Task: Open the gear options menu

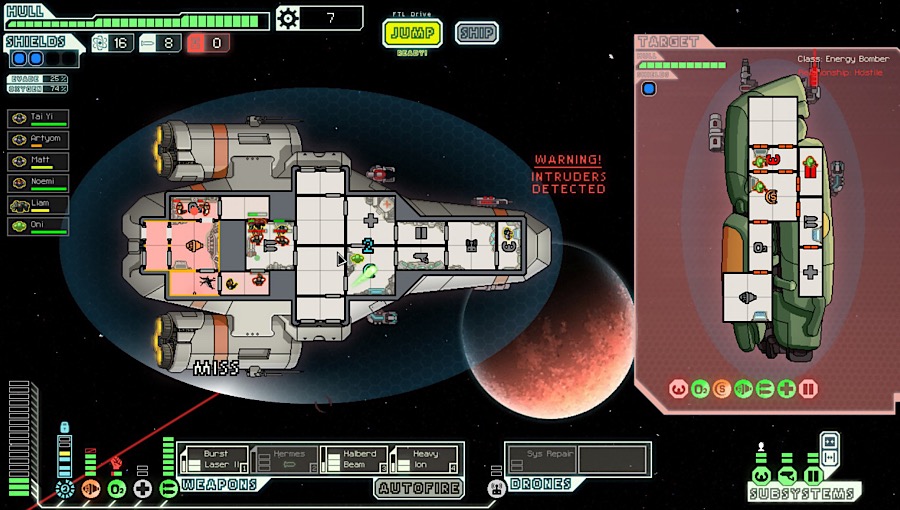Action: coord(288,17)
